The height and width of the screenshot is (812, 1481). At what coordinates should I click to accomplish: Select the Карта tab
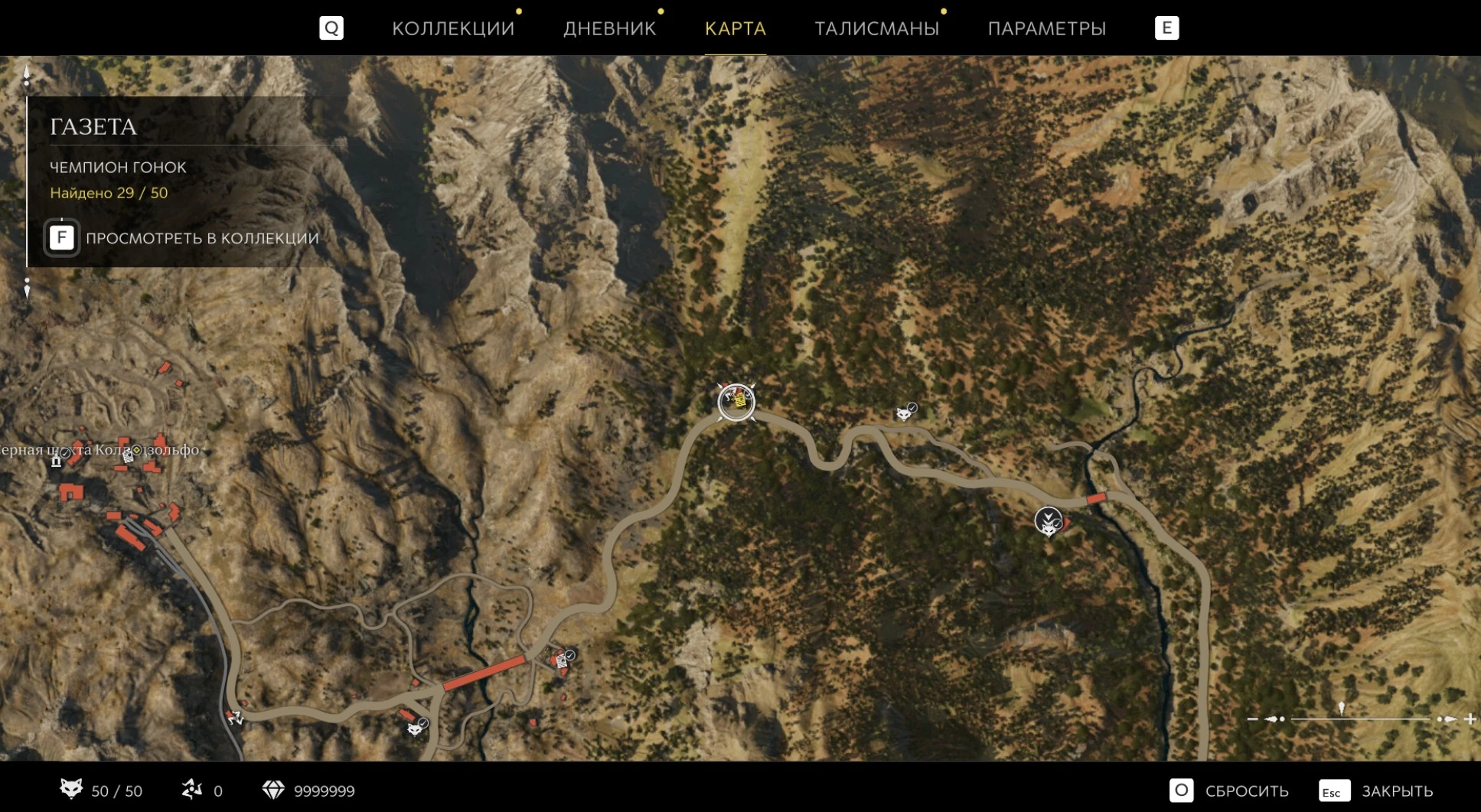coord(735,28)
